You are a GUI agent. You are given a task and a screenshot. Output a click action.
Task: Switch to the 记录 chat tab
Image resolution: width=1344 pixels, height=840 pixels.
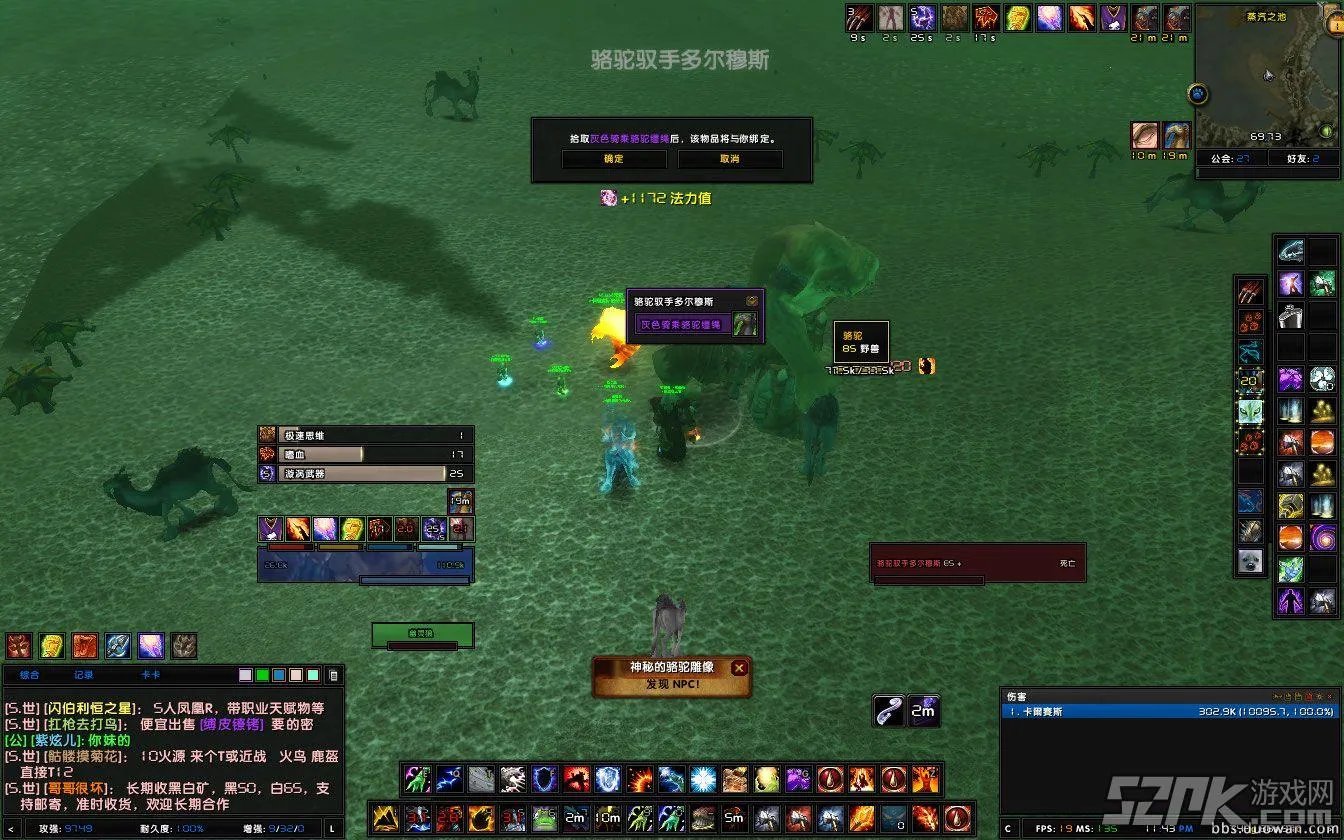(83, 675)
